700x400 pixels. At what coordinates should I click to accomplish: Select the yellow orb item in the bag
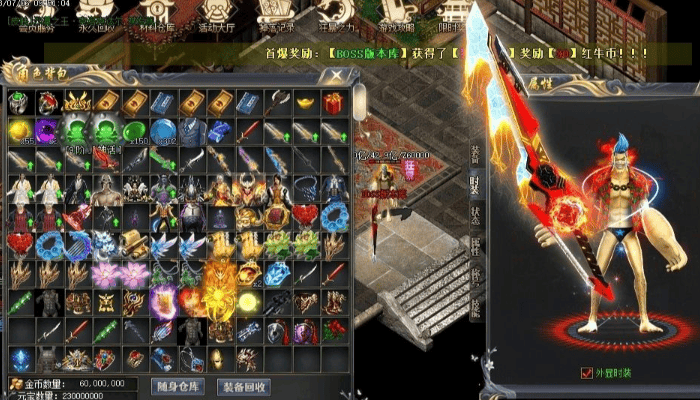[x=19, y=130]
